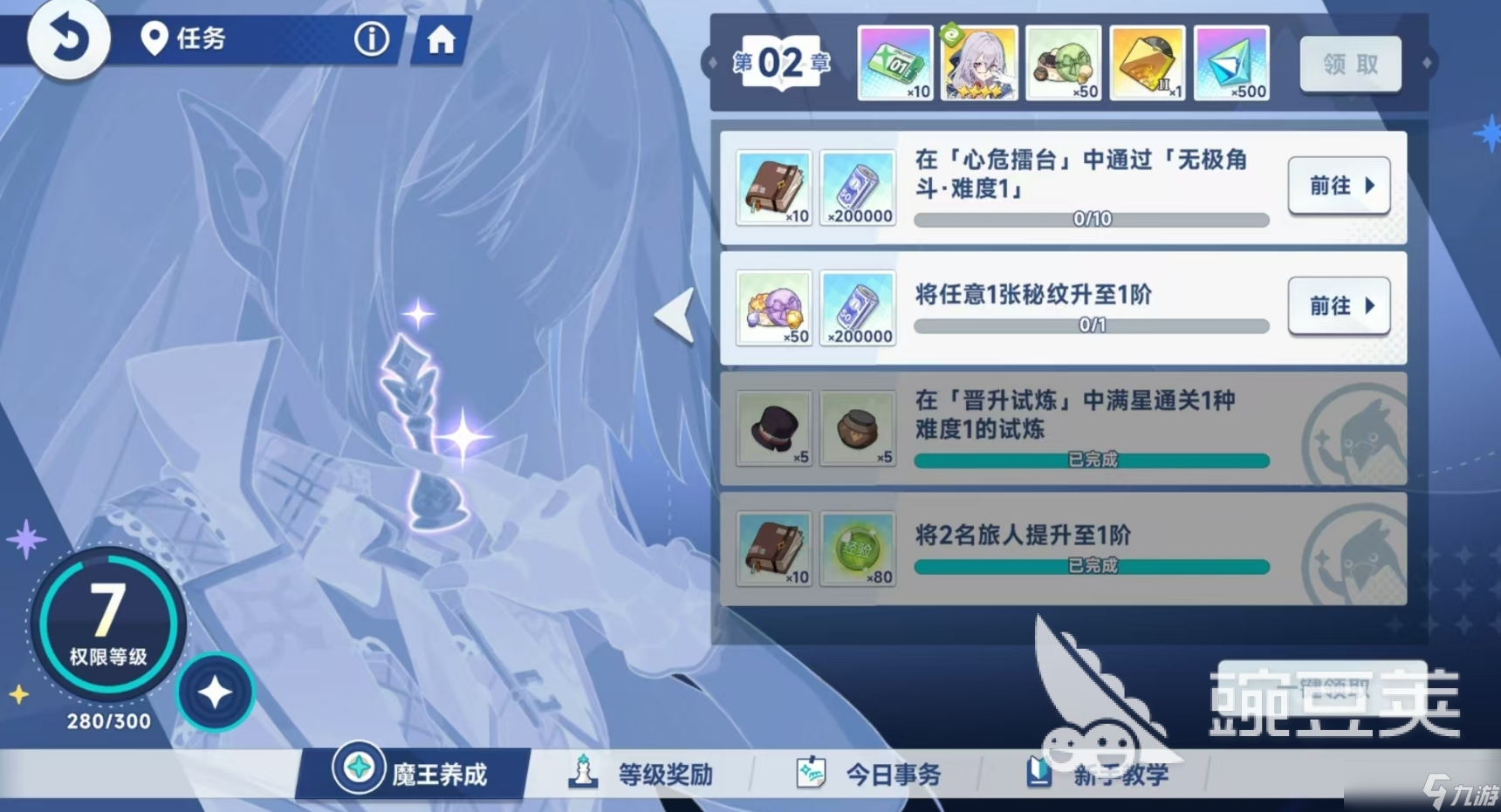Select the character portrait reward in chapter 02

coord(979,62)
